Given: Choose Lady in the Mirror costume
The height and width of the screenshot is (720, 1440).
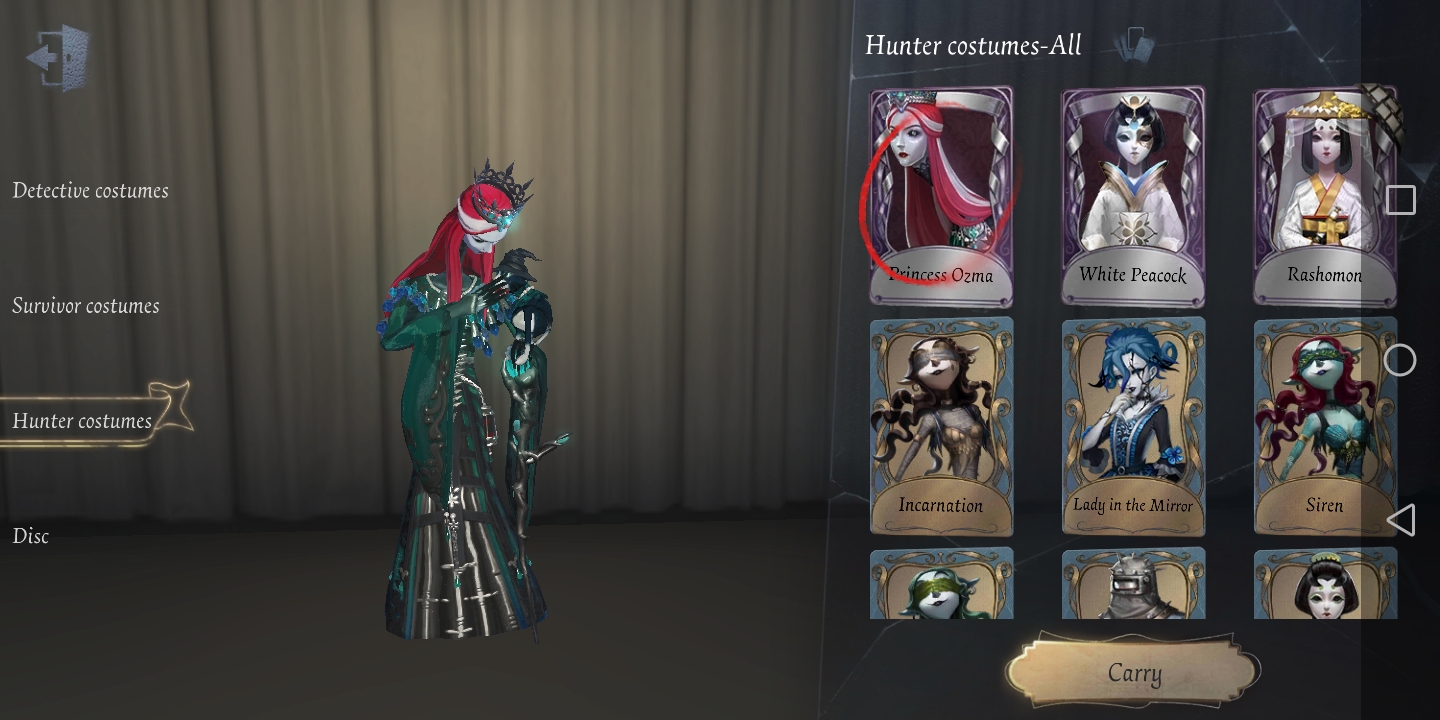Looking at the screenshot, I should (x=1132, y=426).
